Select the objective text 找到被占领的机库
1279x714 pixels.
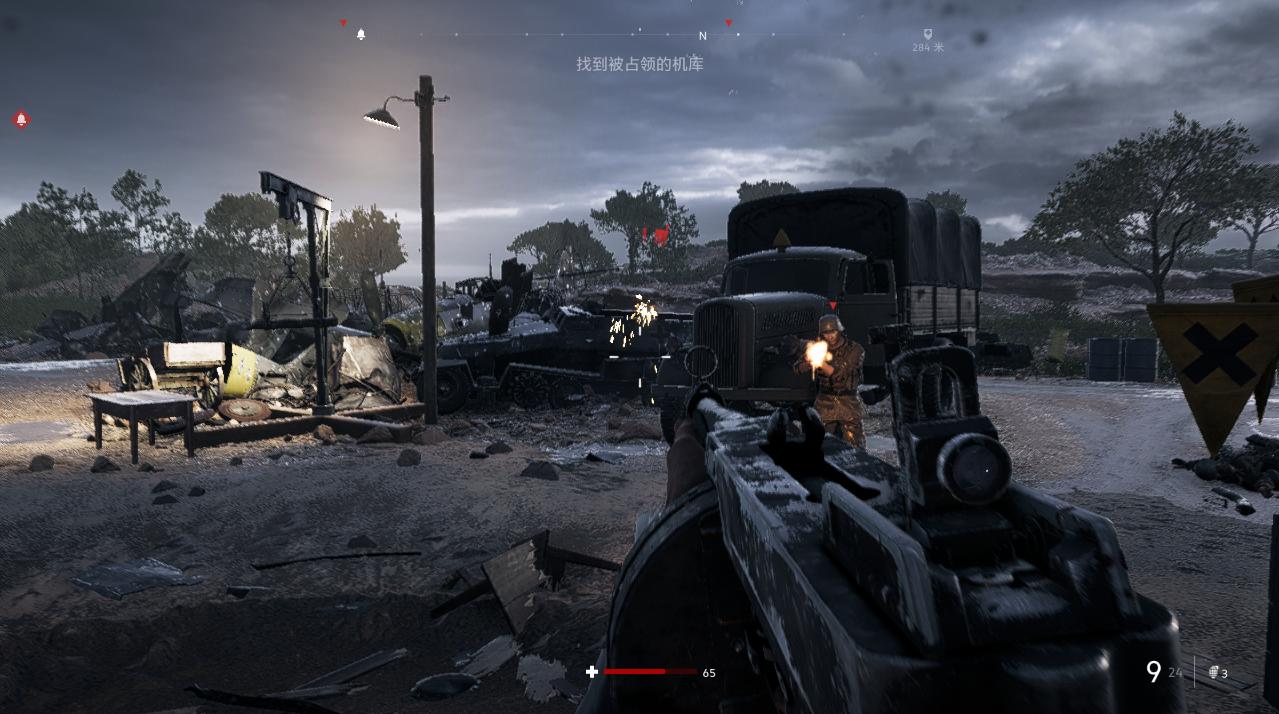[x=640, y=64]
